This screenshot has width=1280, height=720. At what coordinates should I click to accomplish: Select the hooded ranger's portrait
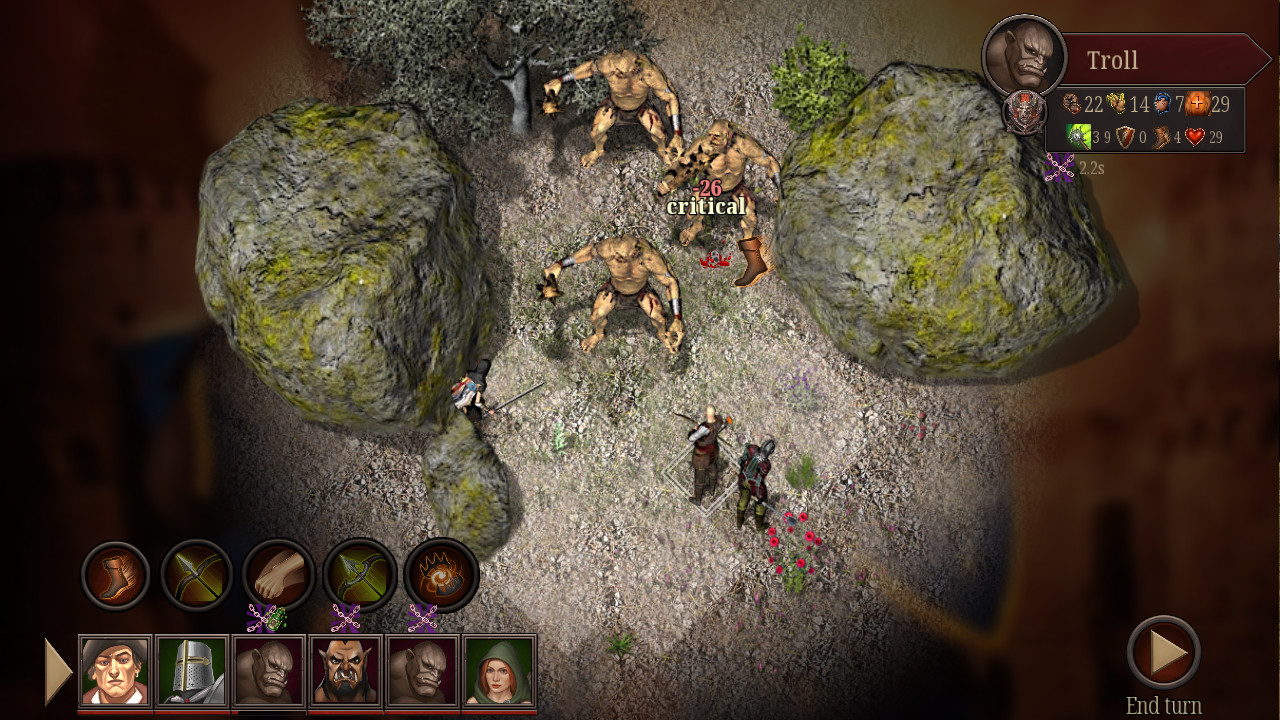498,670
